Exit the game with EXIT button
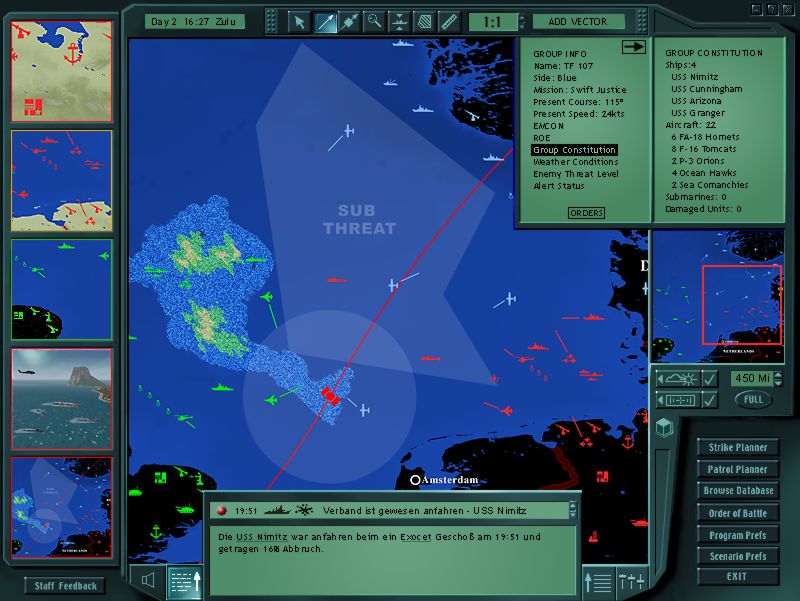The width and height of the screenshot is (800, 601). pos(738,577)
